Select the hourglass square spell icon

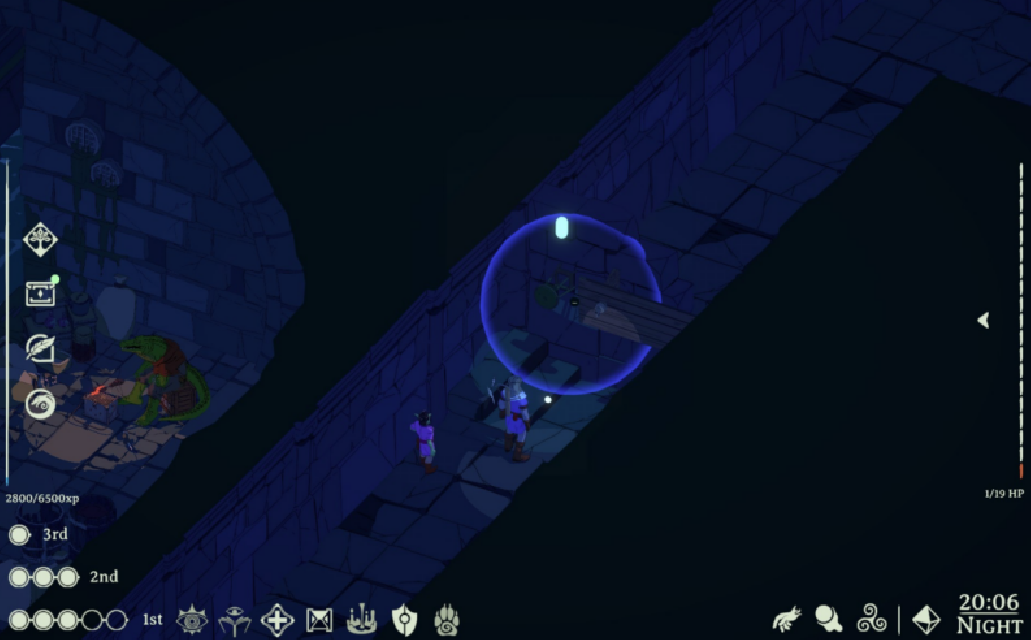point(319,621)
